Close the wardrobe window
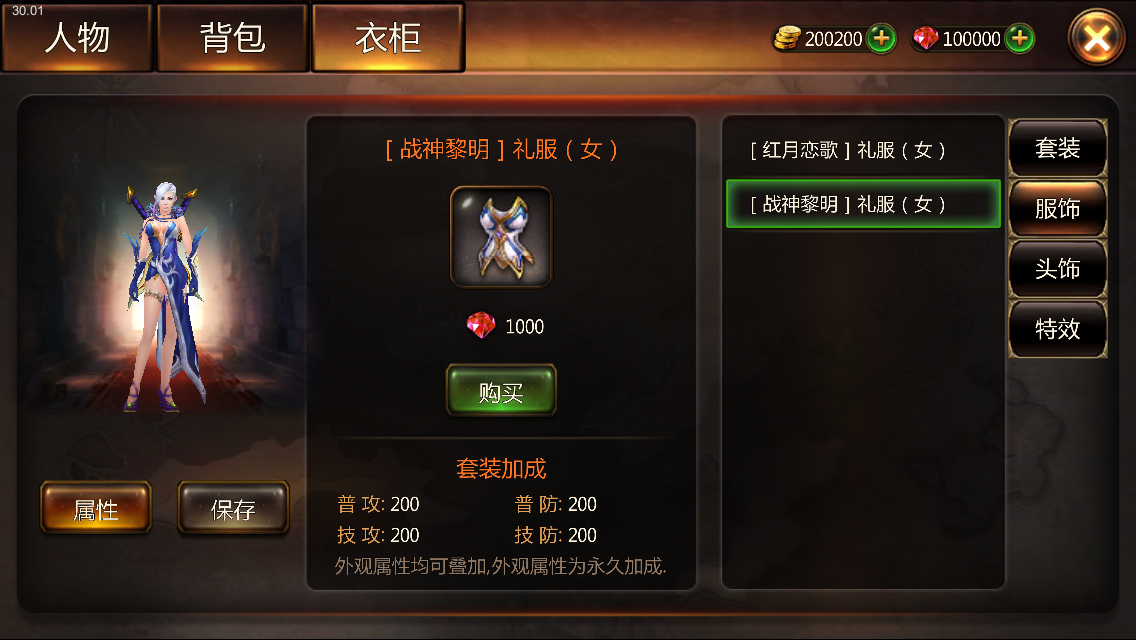1136x640 pixels. 1096,39
